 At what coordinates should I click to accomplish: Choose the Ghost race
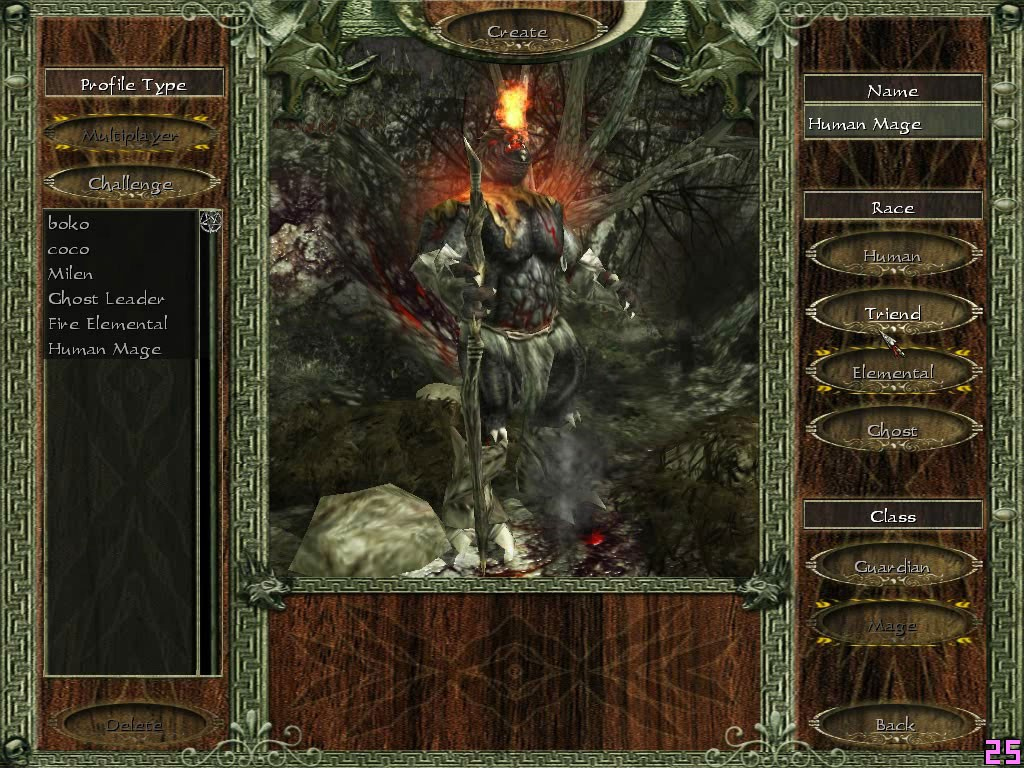pos(892,431)
